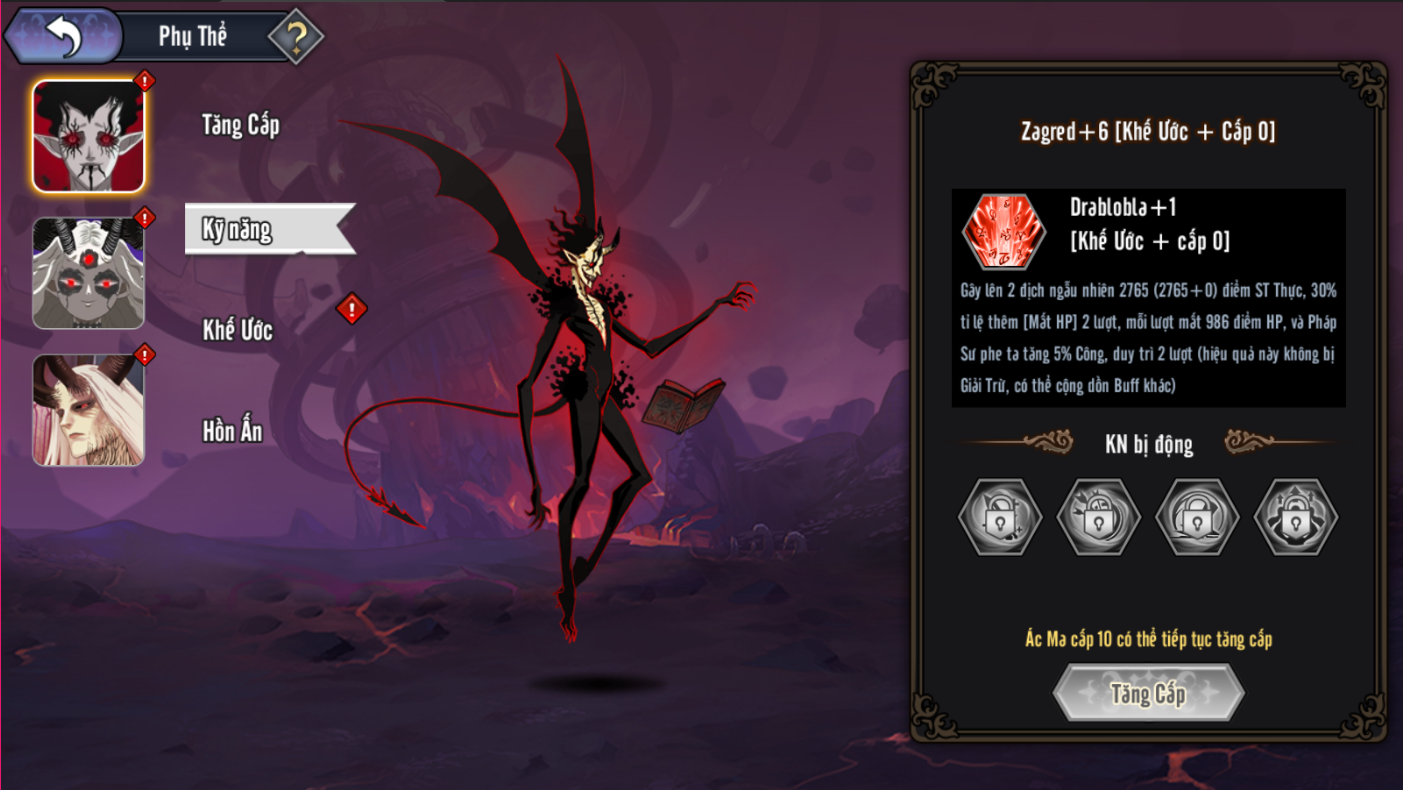Select the Drablobla skill icon
This screenshot has width=1403, height=790.
(x=1003, y=231)
